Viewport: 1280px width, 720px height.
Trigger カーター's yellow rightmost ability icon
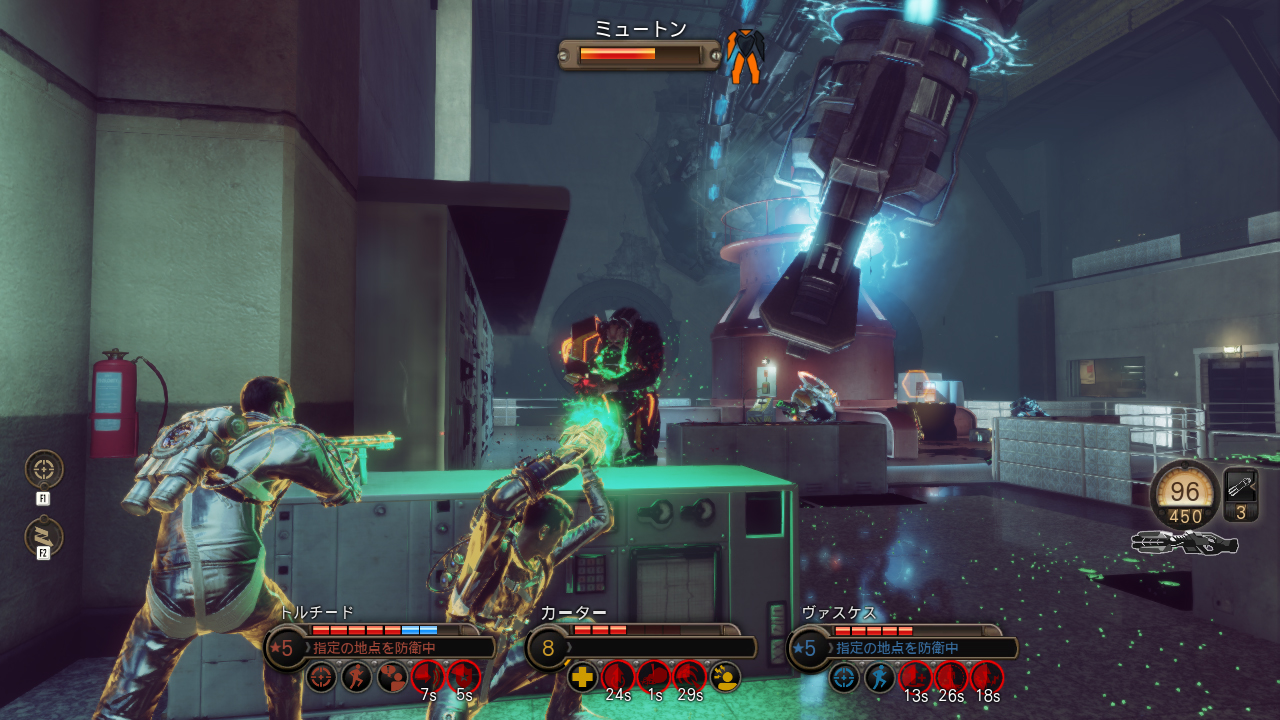coord(725,677)
